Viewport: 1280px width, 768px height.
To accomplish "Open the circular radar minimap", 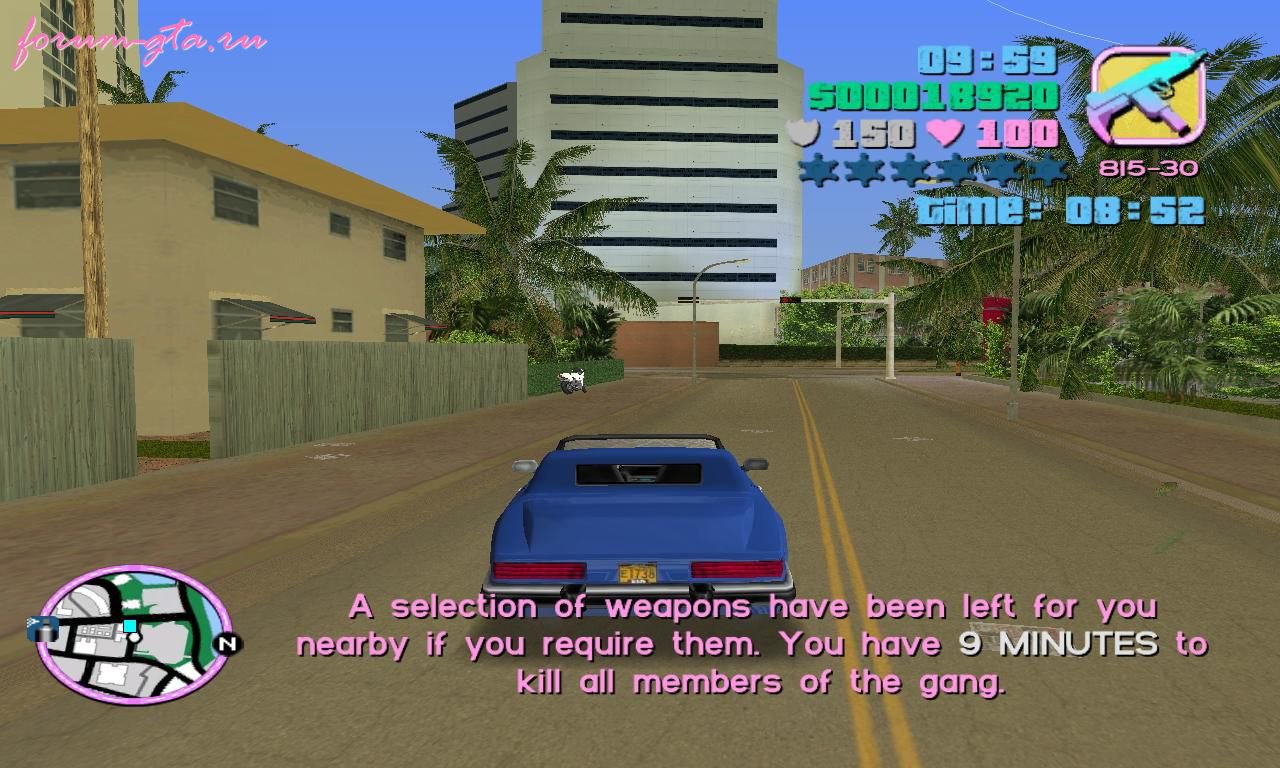I will [x=135, y=634].
